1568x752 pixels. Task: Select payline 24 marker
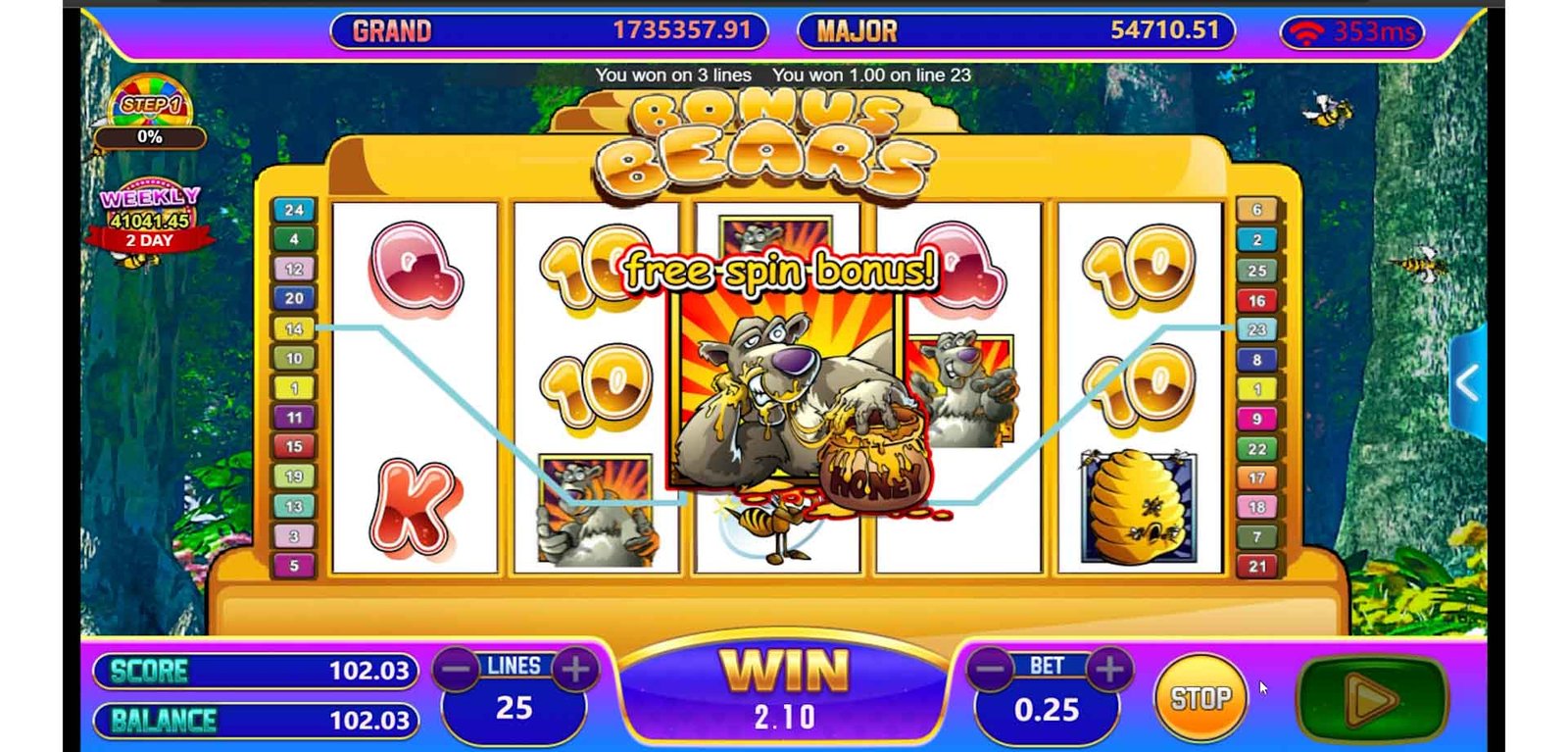pos(293,210)
